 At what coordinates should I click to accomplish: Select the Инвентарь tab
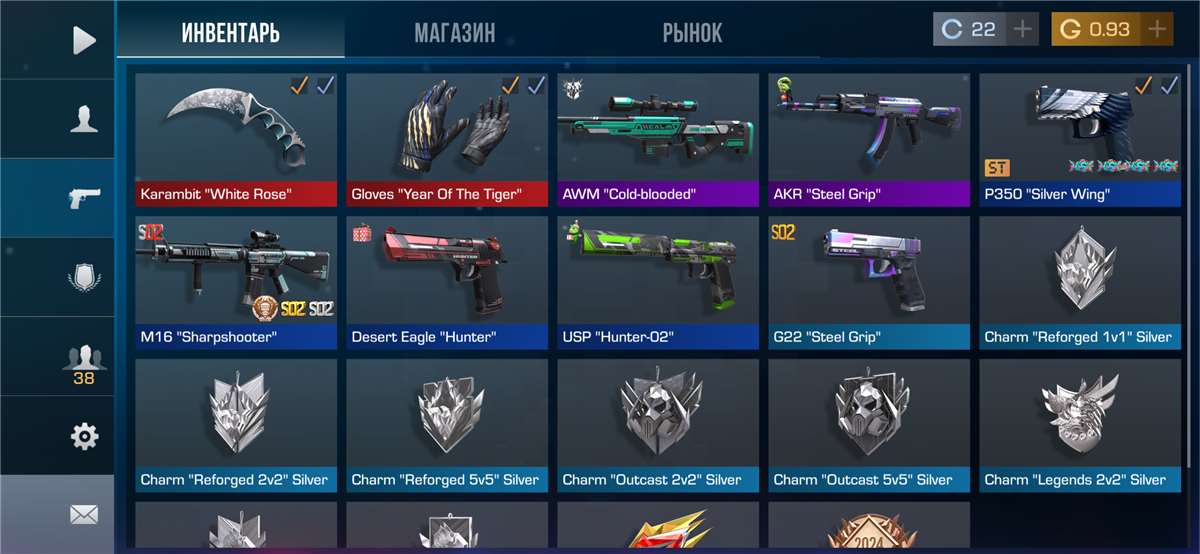(230, 33)
